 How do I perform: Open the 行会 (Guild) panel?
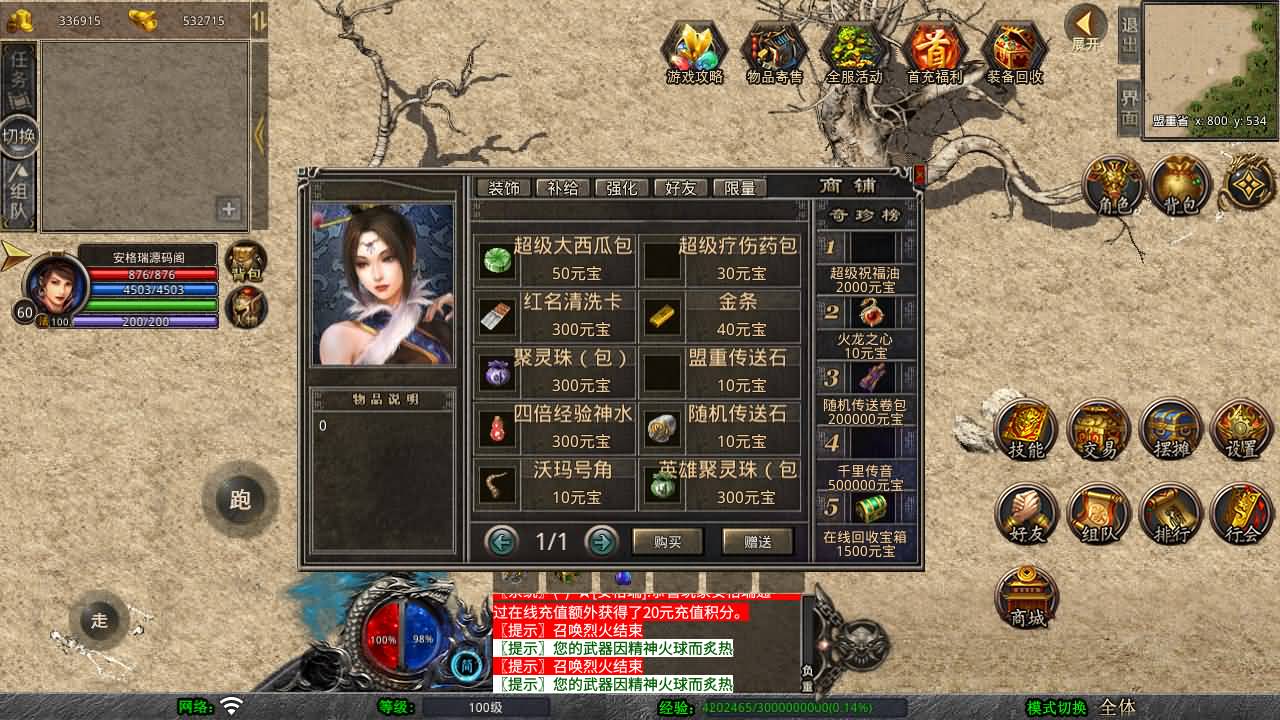tap(1241, 515)
